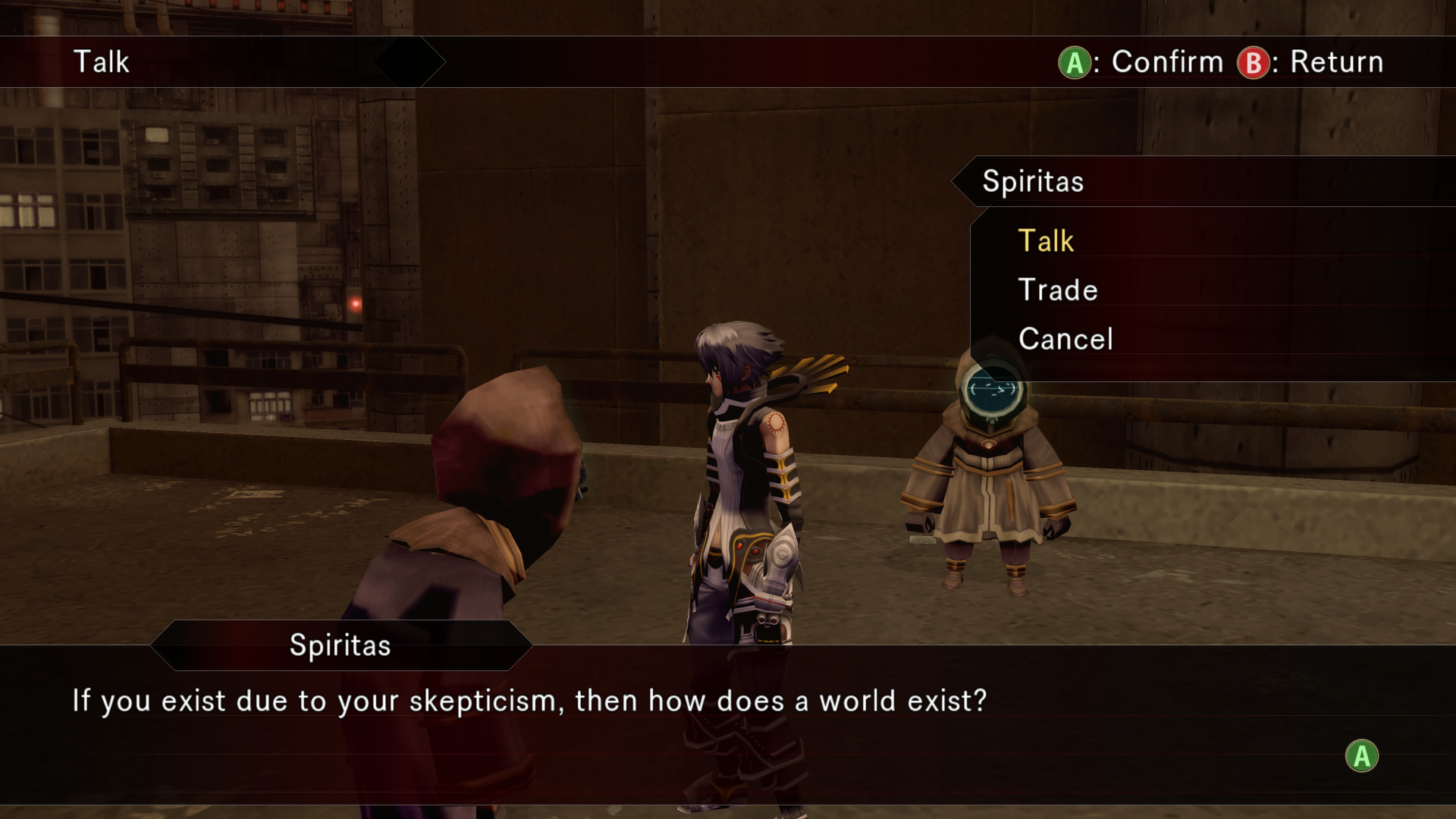
Task: Pick Cancel to close the menu
Action: pyautogui.click(x=1065, y=339)
